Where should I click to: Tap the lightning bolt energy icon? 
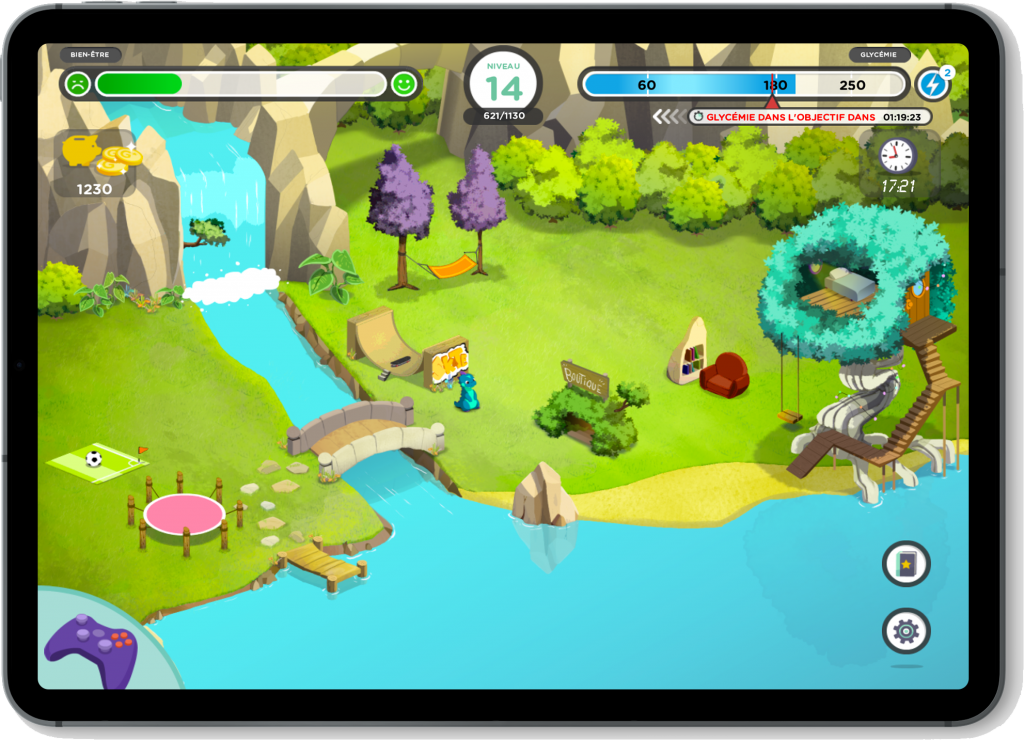coord(933,84)
